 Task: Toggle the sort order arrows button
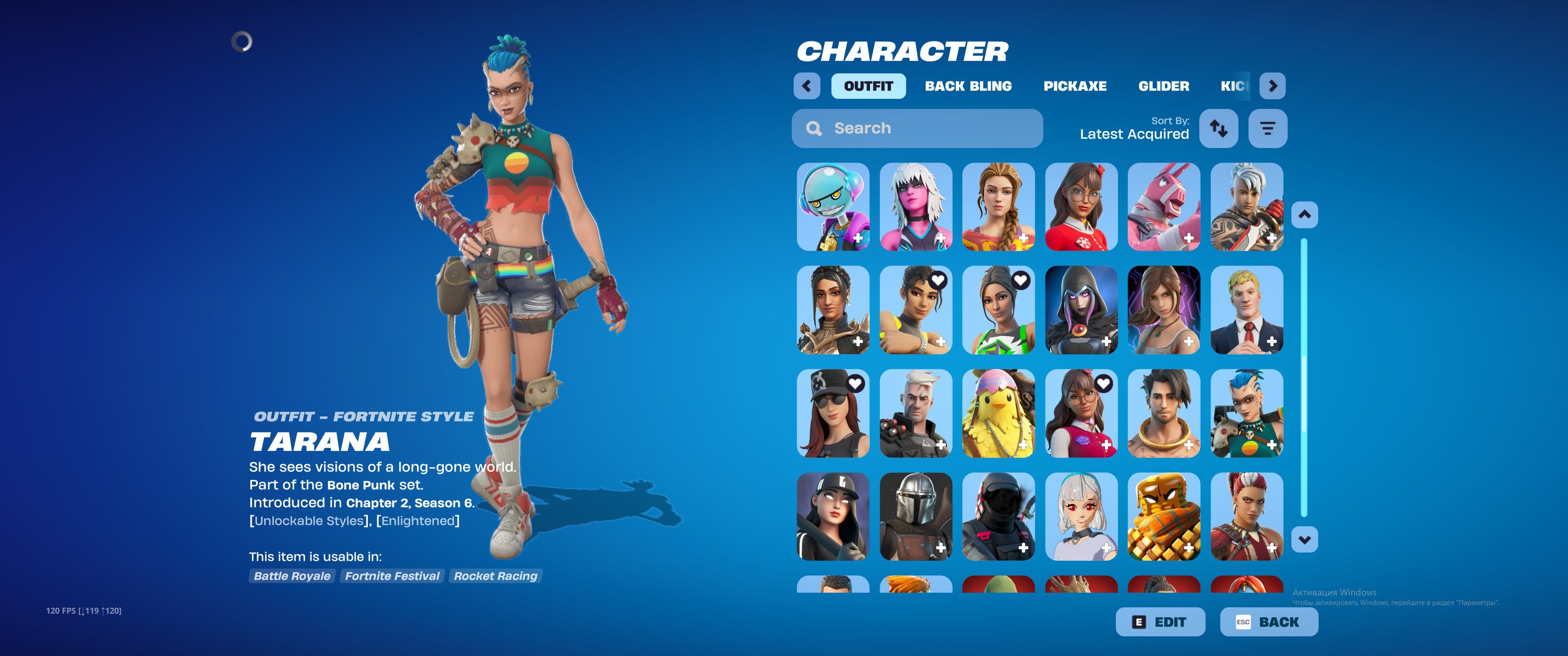[1218, 128]
